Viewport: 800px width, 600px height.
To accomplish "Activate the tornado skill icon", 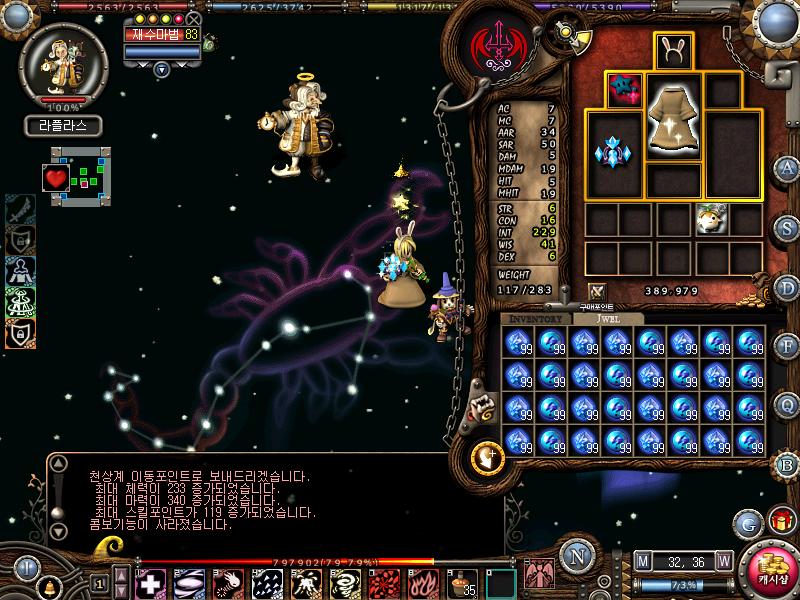I will point(343,582).
